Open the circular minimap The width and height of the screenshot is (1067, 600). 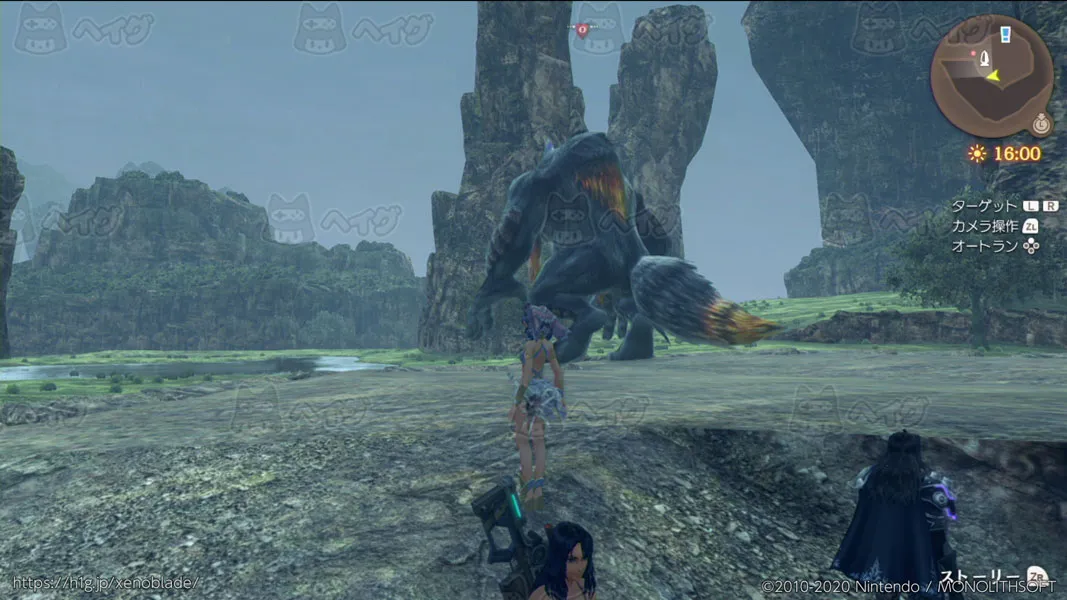(x=990, y=78)
